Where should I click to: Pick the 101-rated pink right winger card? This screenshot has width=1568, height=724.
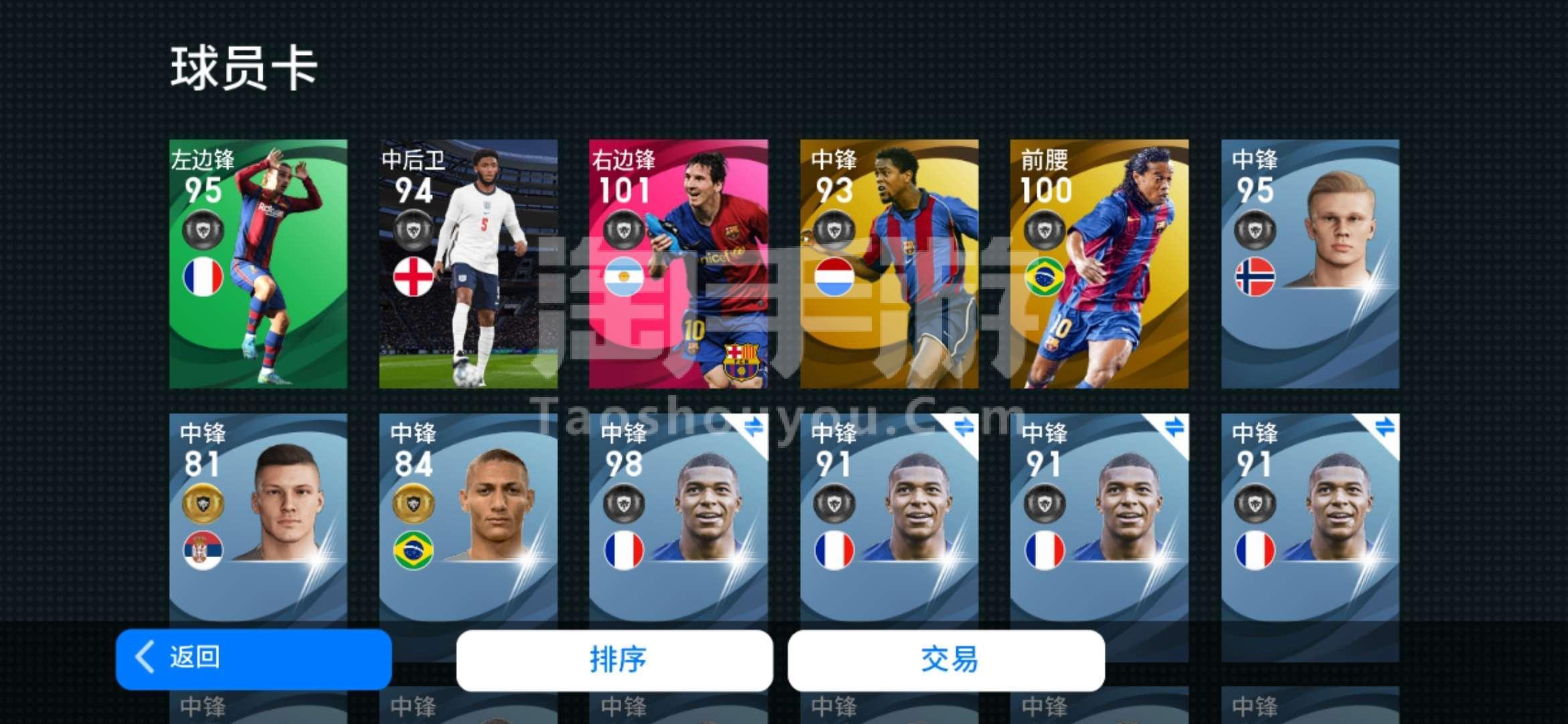point(678,263)
